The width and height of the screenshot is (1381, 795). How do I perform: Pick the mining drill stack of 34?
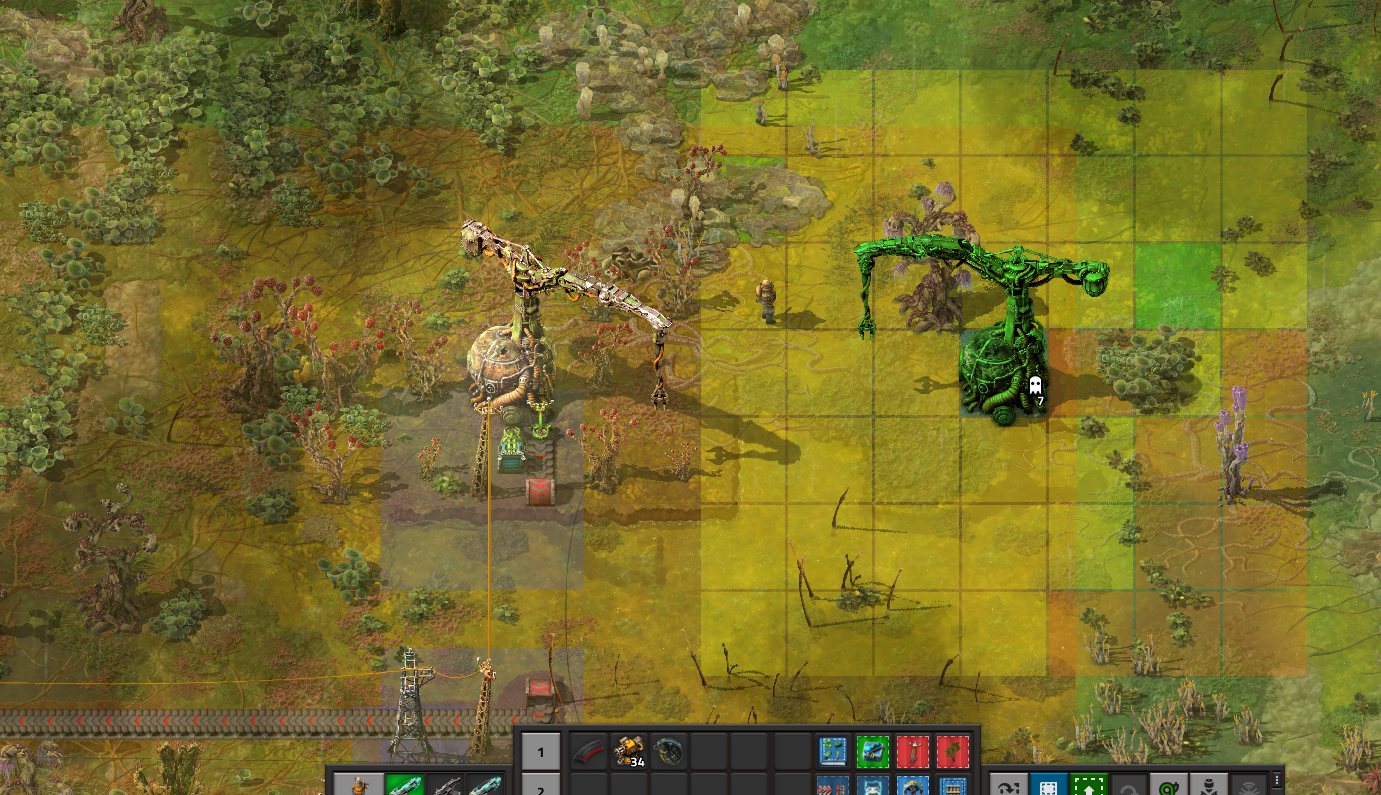pyautogui.click(x=629, y=751)
